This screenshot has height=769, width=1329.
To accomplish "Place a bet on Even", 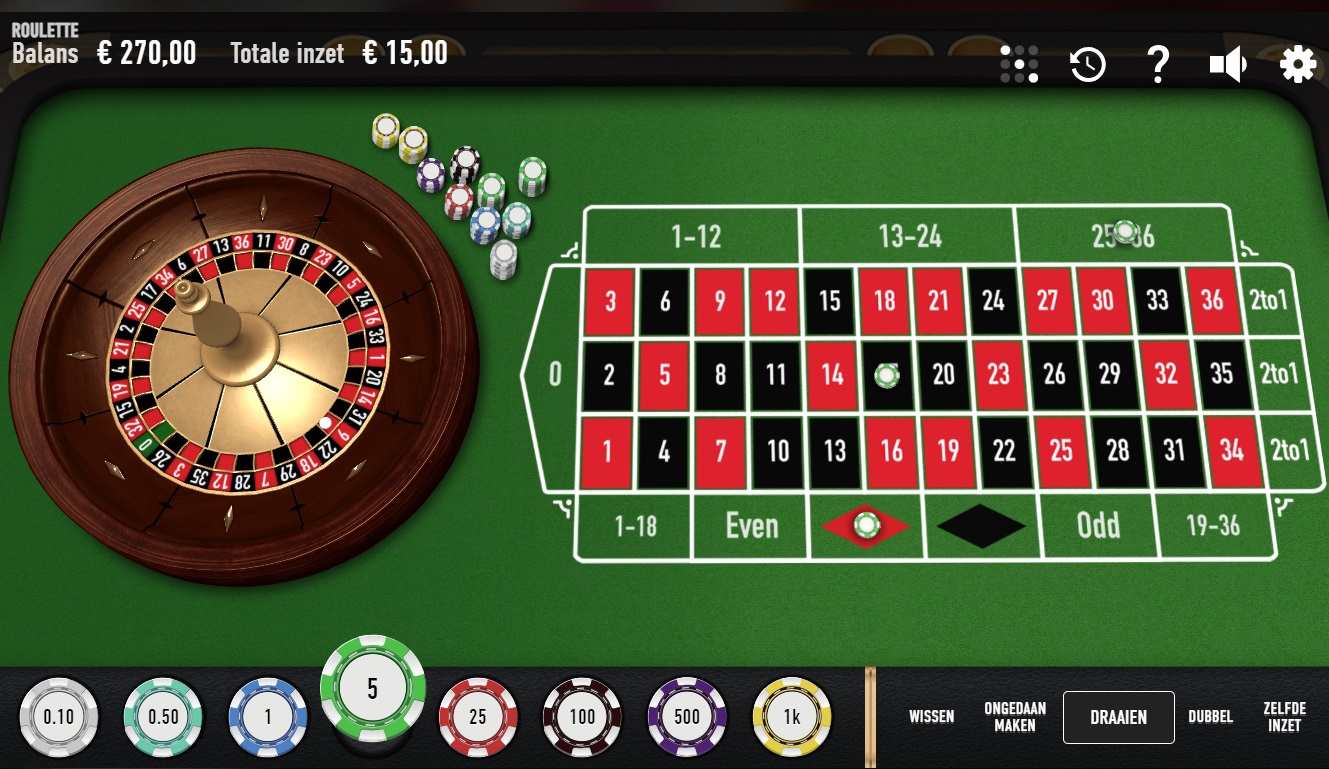I will [x=750, y=526].
